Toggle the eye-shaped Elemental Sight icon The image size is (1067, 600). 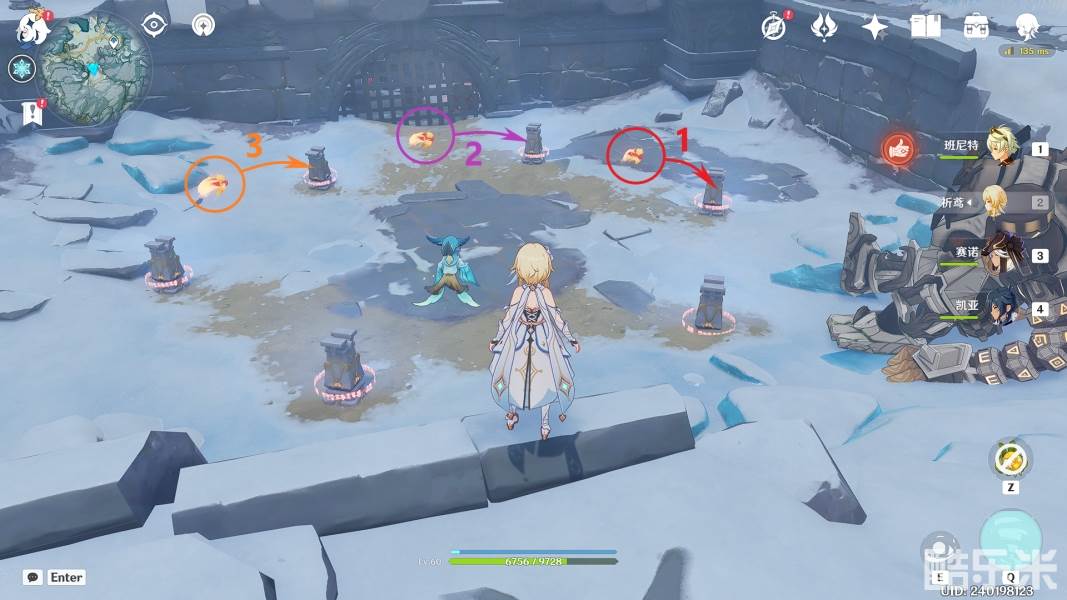coord(154,25)
